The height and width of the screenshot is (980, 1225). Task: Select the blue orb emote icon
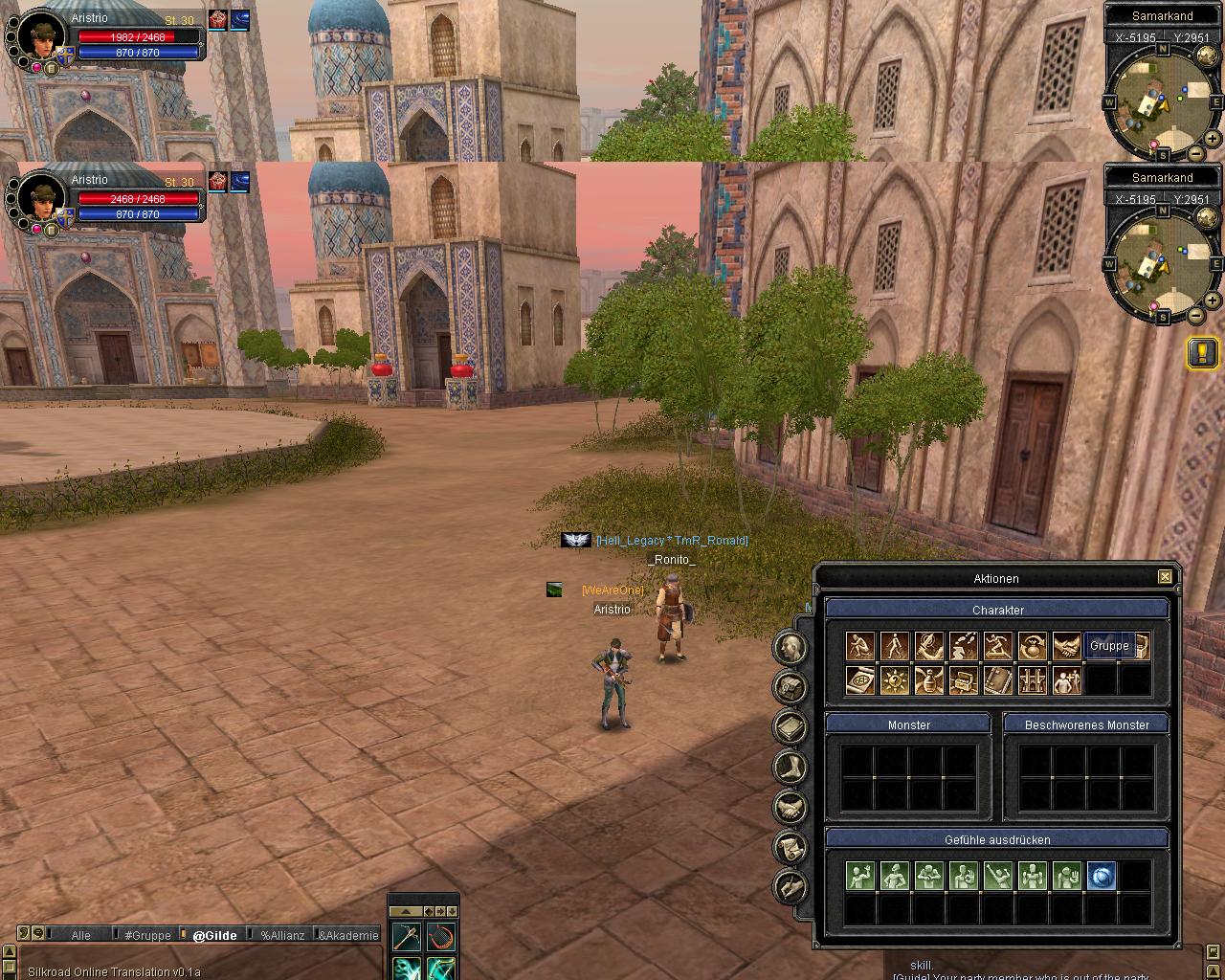1102,876
